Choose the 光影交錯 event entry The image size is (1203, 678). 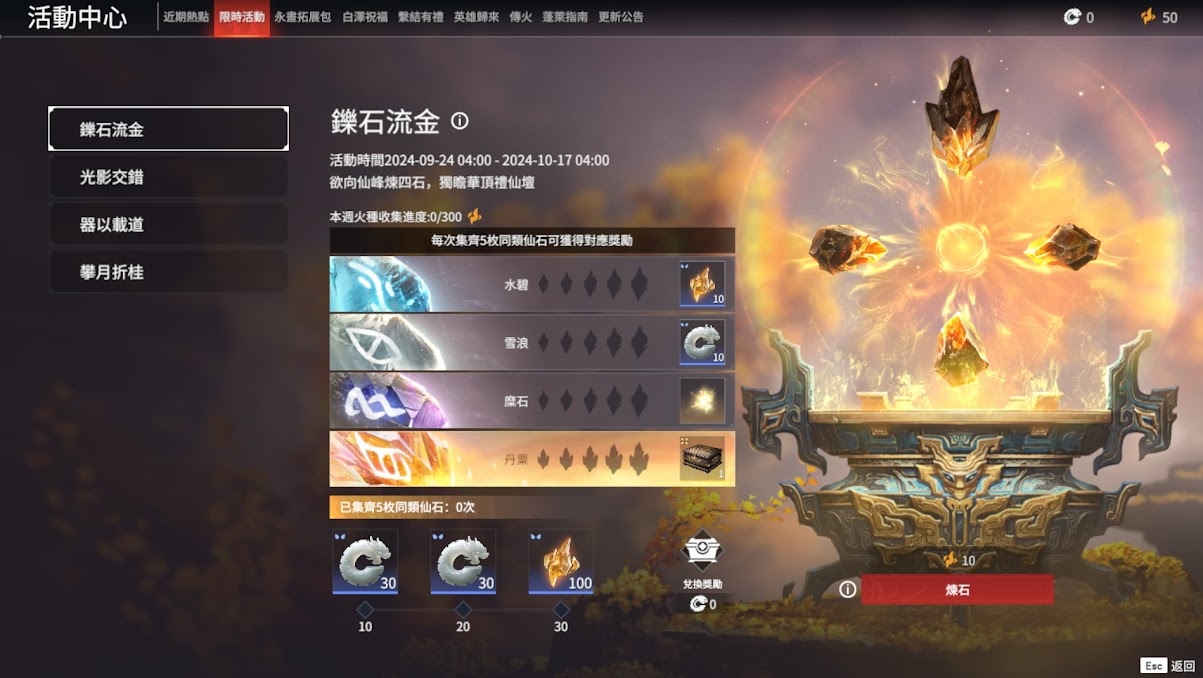(x=168, y=177)
